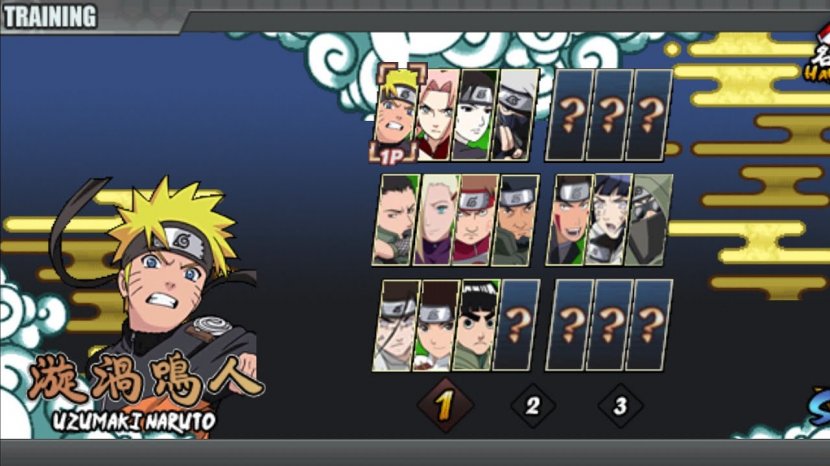Select Kiba with red cheek marks
The width and height of the screenshot is (830, 466).
(570, 220)
